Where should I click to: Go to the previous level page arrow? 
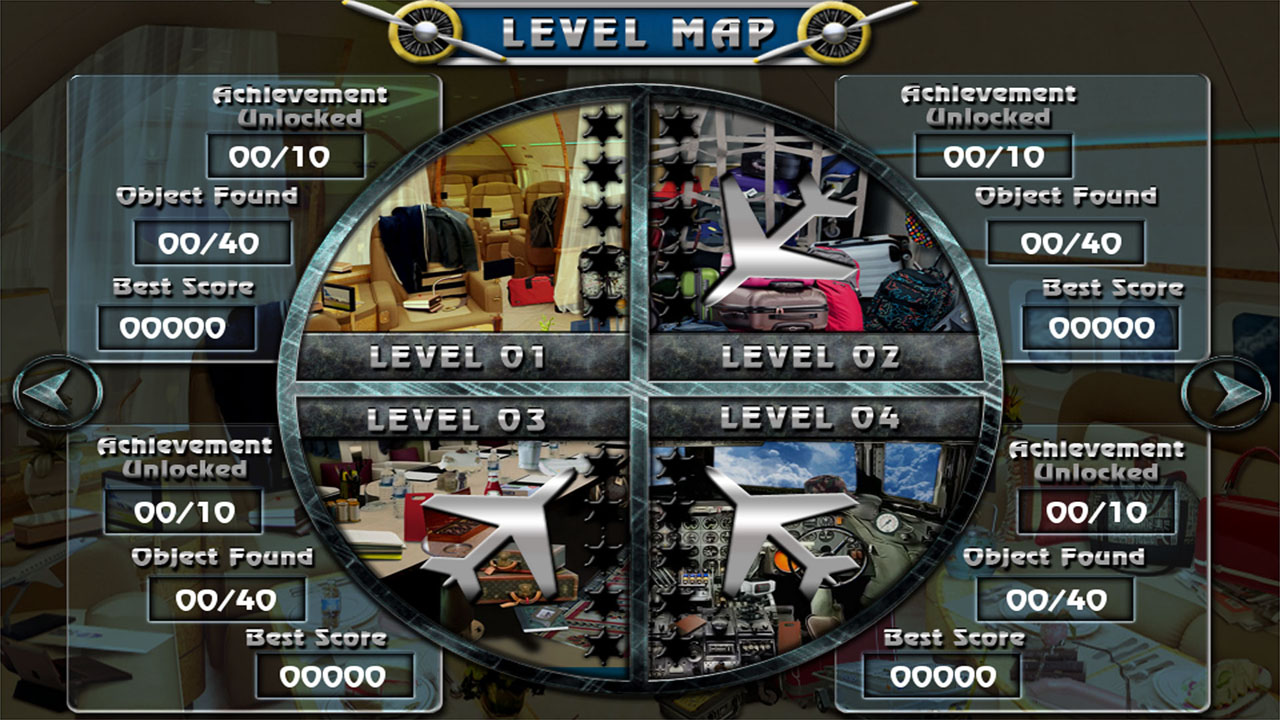tap(58, 393)
